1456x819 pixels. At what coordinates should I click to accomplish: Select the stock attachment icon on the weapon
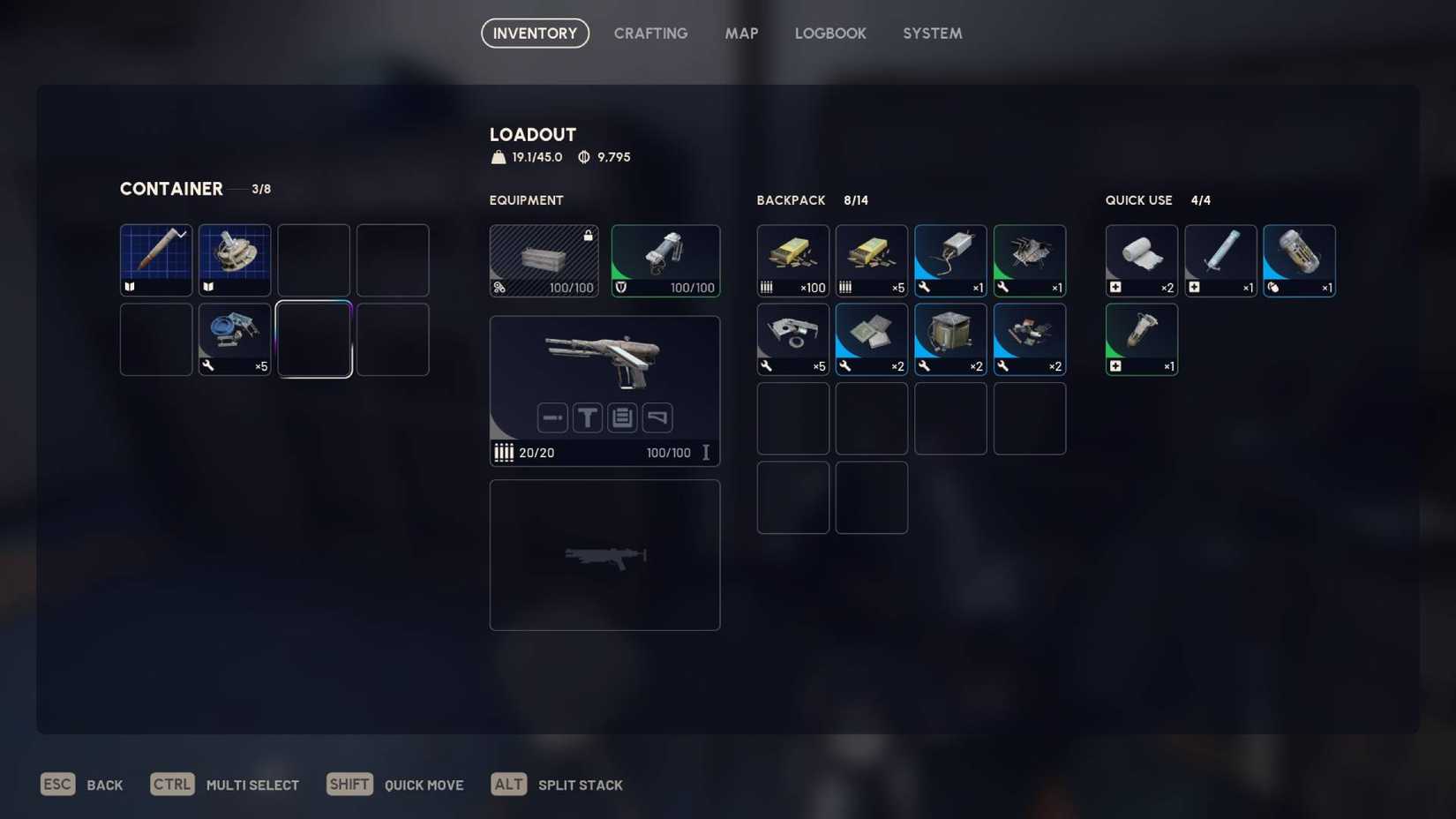click(x=657, y=417)
